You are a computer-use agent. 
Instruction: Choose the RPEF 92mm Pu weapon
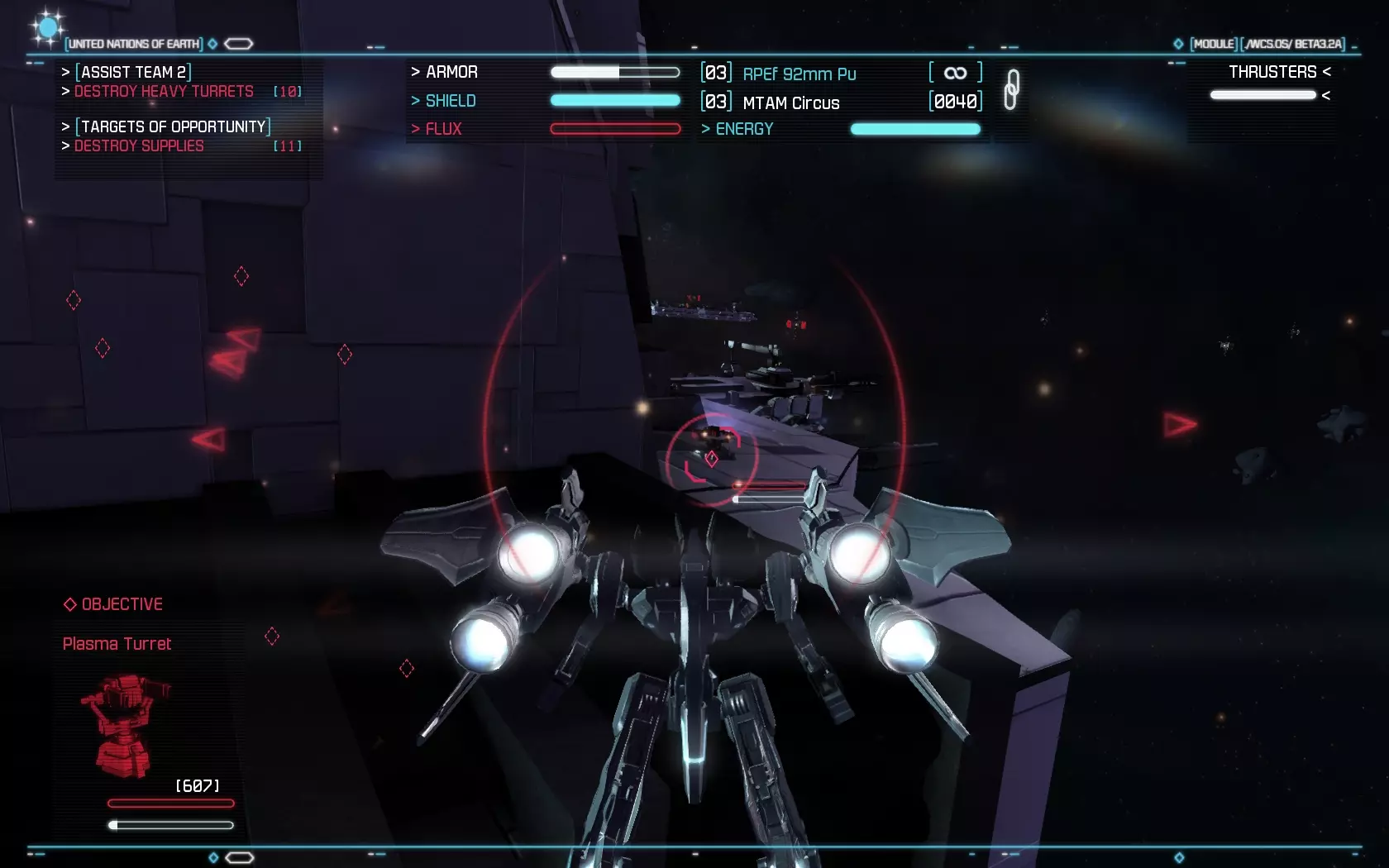[799, 74]
